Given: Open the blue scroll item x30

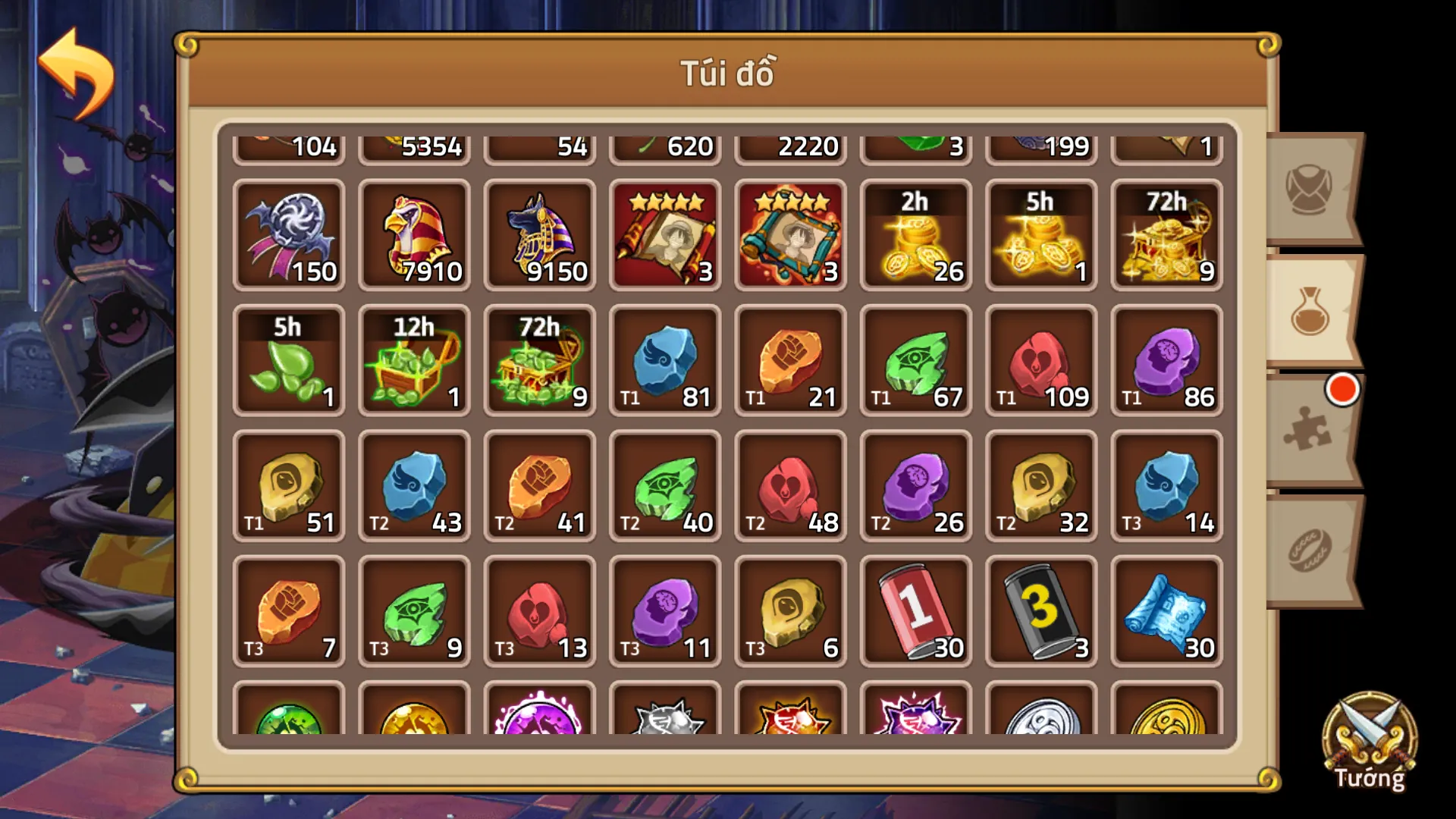Looking at the screenshot, I should [1166, 610].
